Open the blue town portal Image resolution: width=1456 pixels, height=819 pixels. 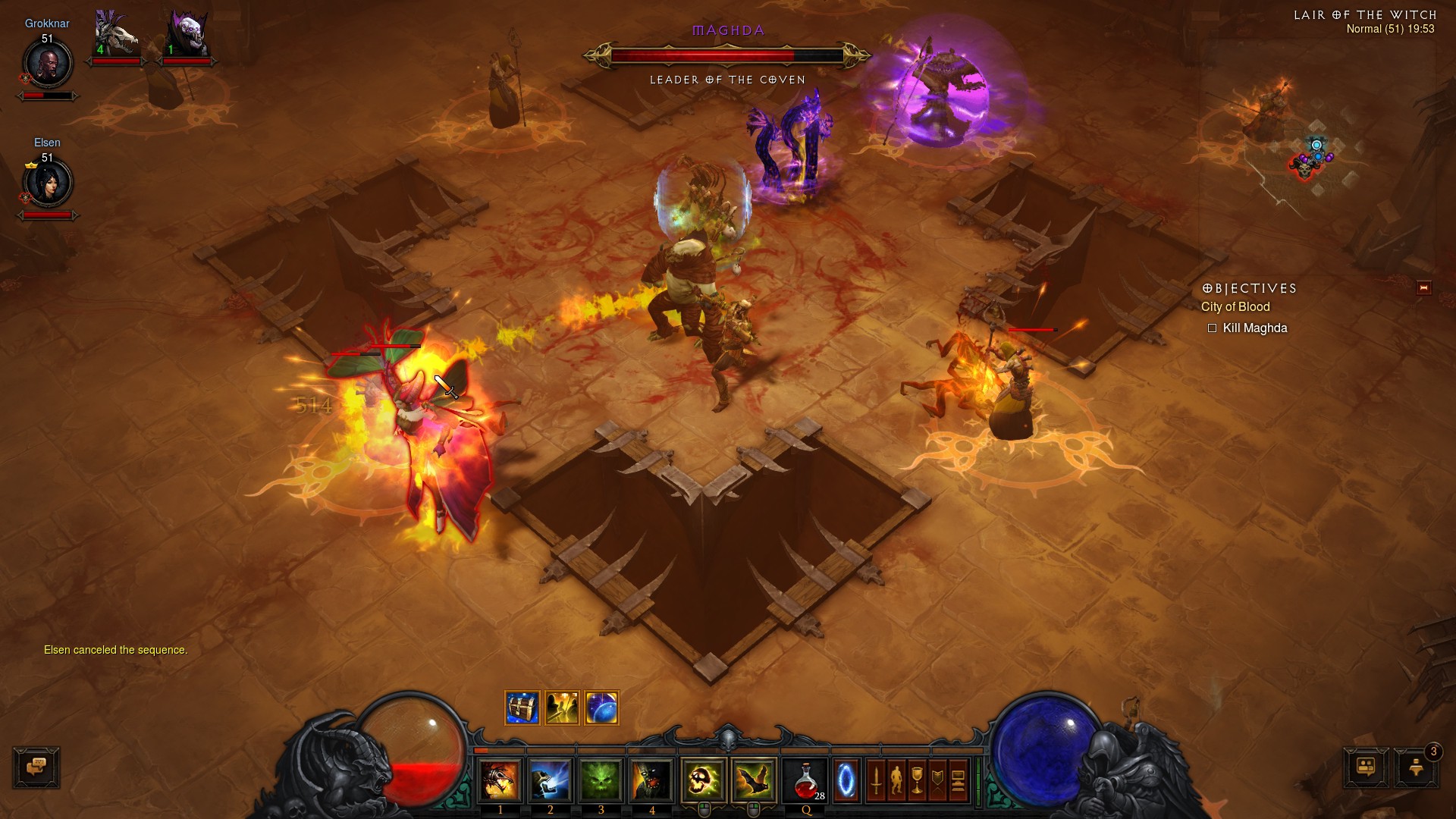[x=846, y=780]
